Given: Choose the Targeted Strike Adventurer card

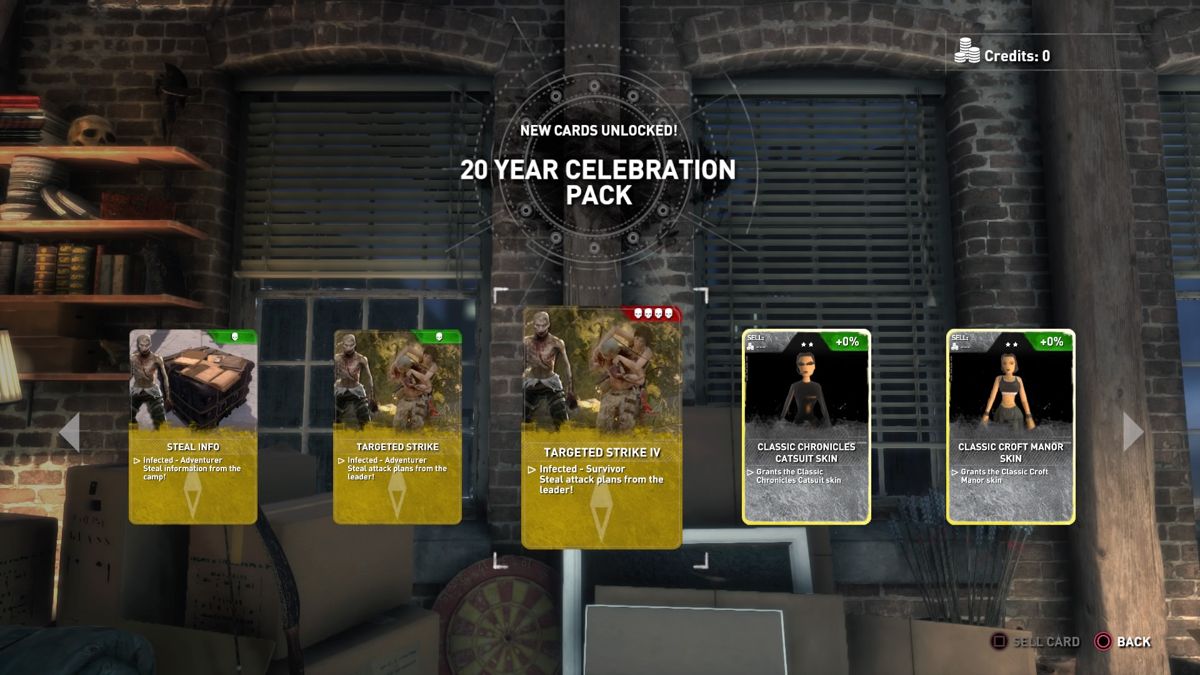Looking at the screenshot, I should (x=397, y=427).
